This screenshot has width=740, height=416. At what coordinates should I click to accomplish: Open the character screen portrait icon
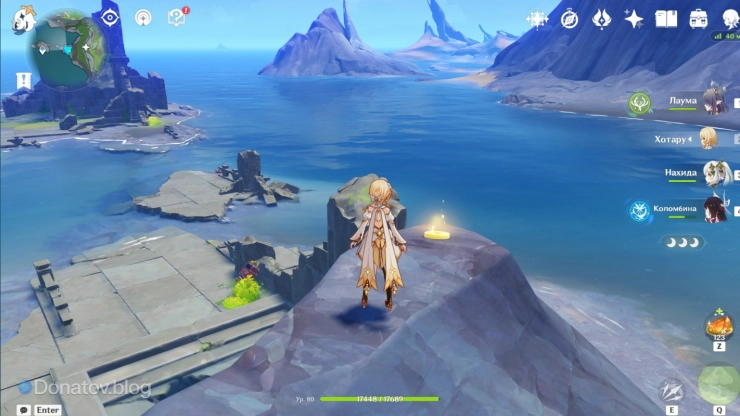728,17
